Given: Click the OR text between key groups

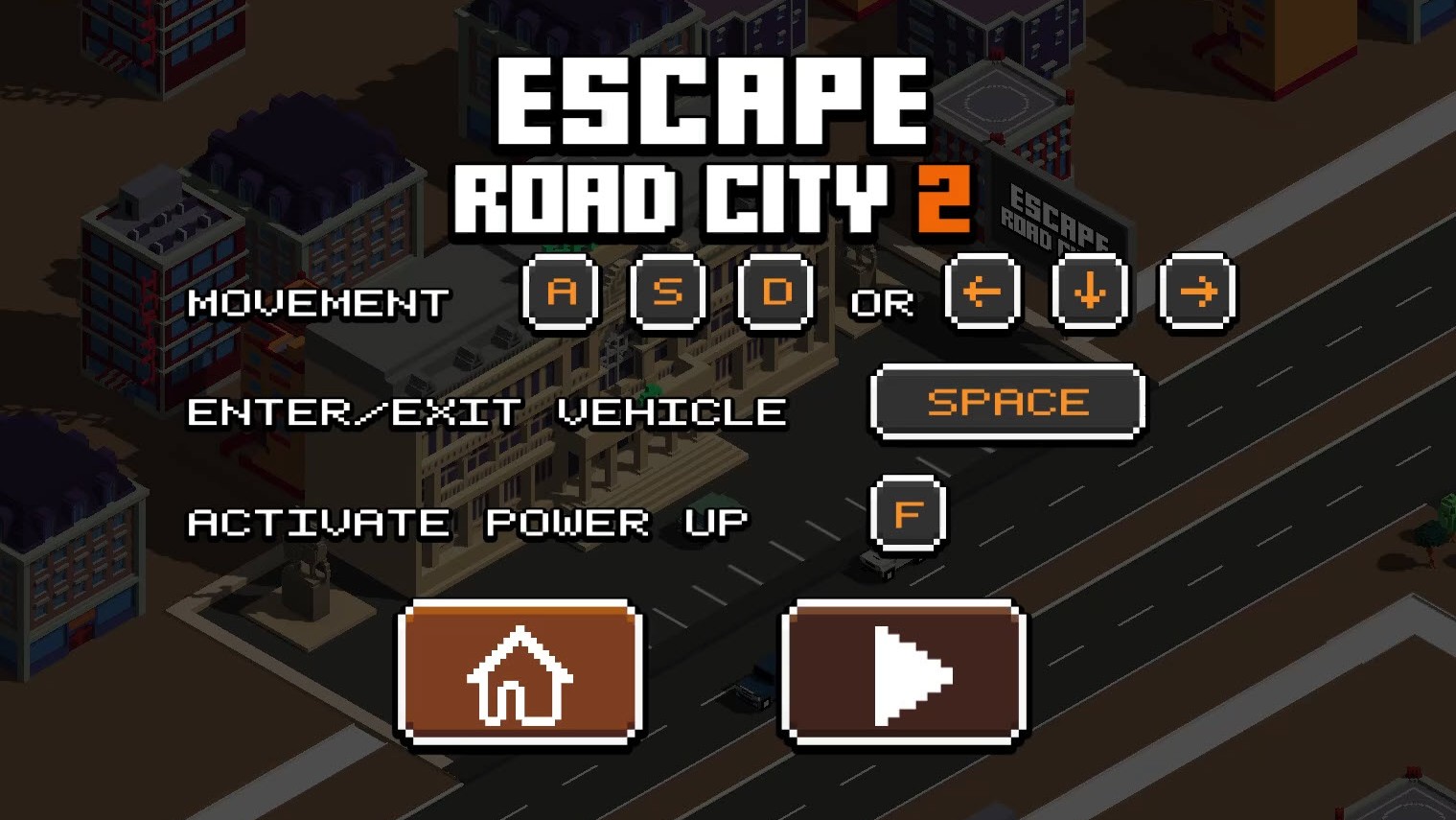Looking at the screenshot, I should [x=881, y=303].
